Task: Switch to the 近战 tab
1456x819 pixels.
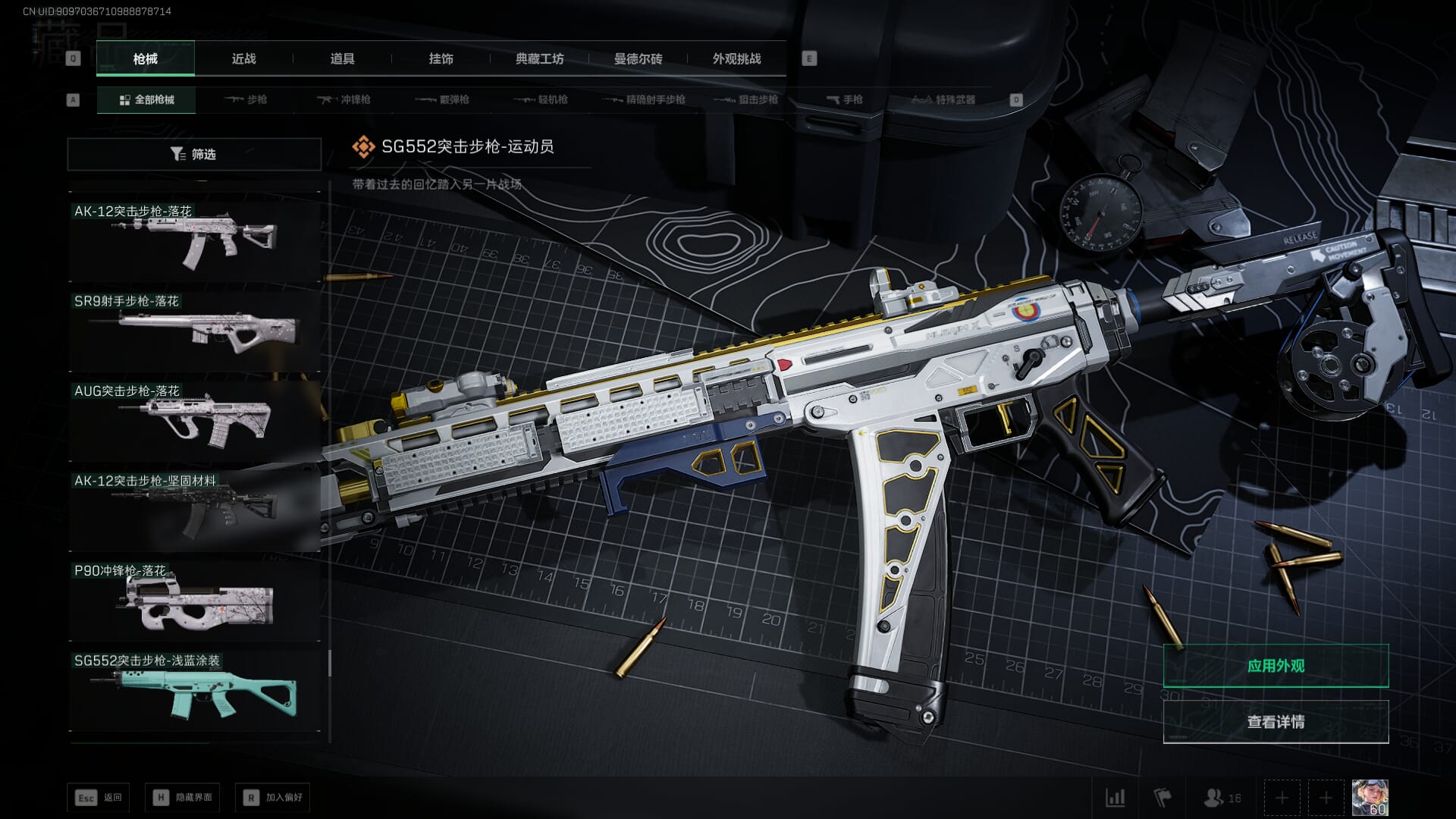Action: pyautogui.click(x=243, y=59)
